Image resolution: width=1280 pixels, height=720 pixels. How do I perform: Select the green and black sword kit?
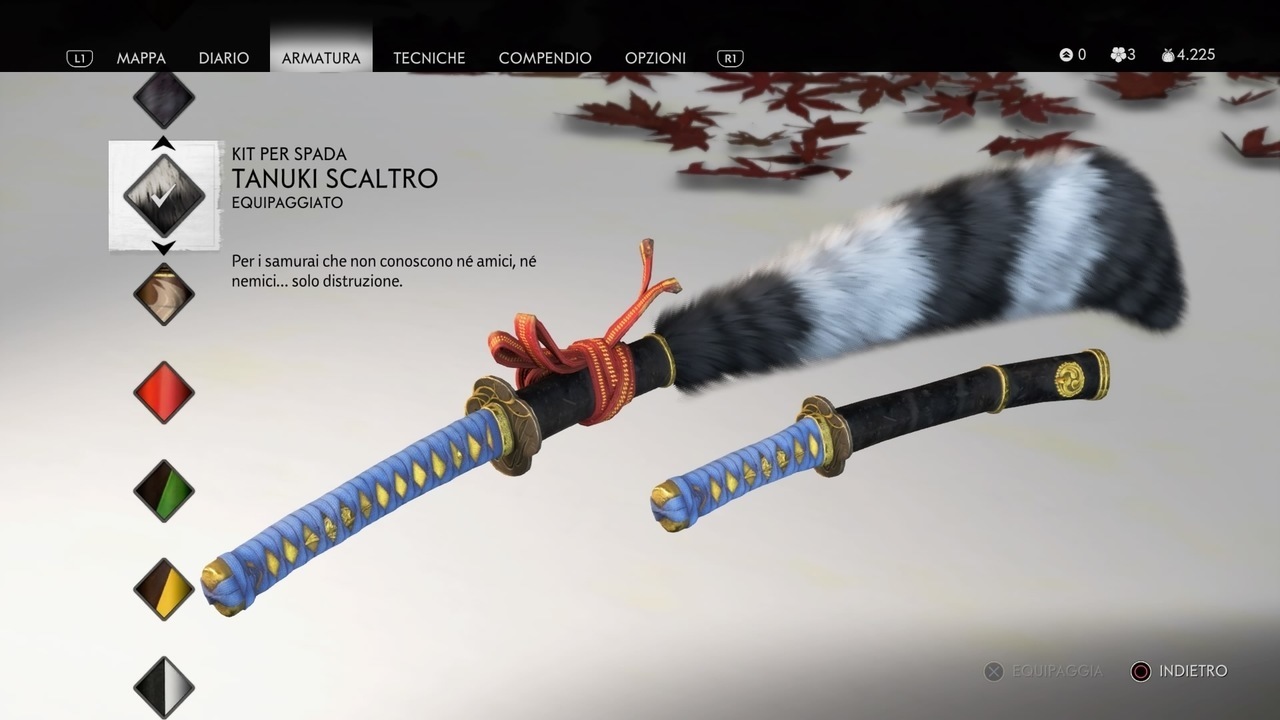click(163, 489)
